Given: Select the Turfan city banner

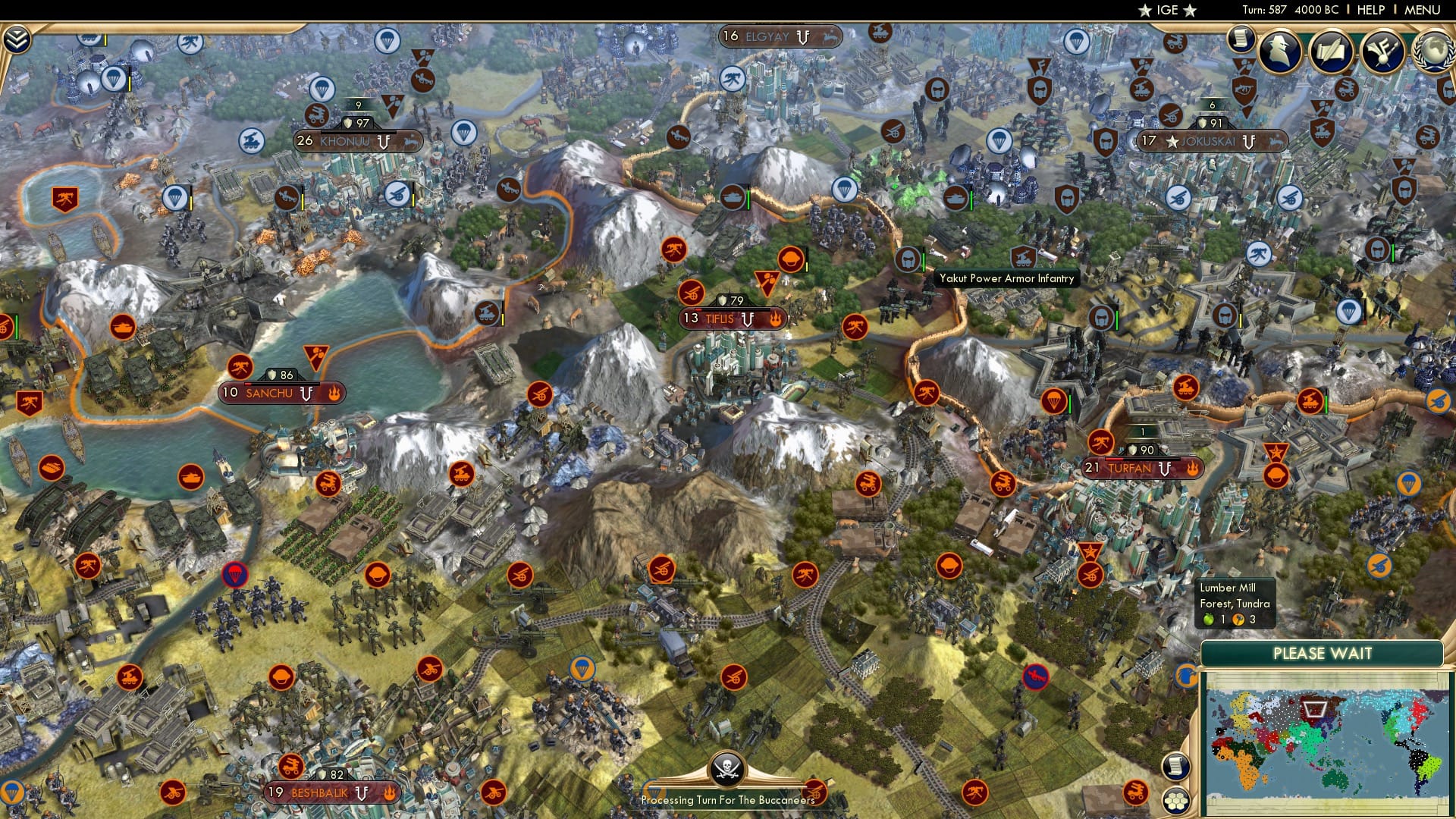Looking at the screenshot, I should (1134, 469).
